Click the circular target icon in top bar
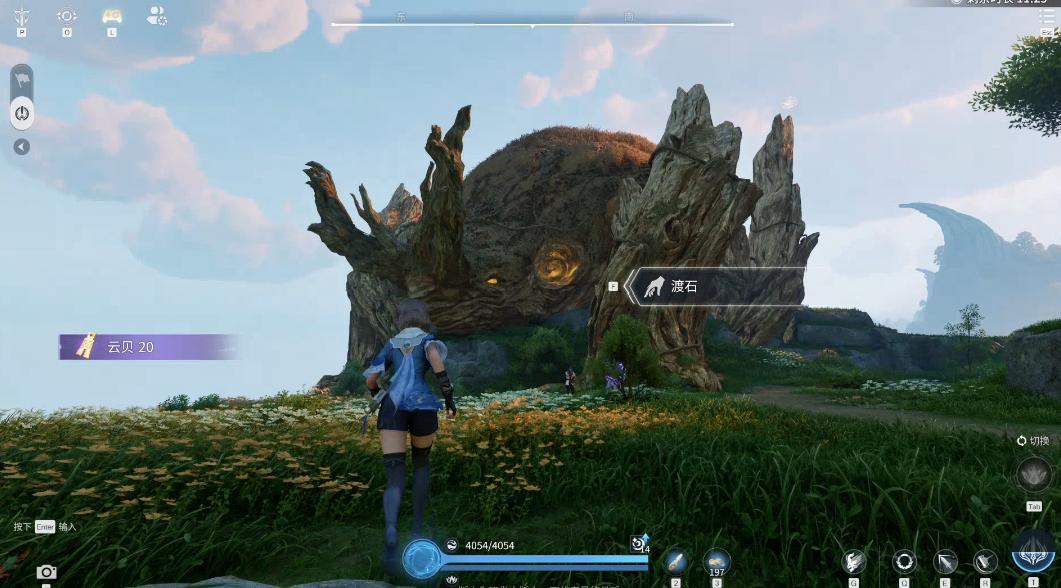 point(67,16)
